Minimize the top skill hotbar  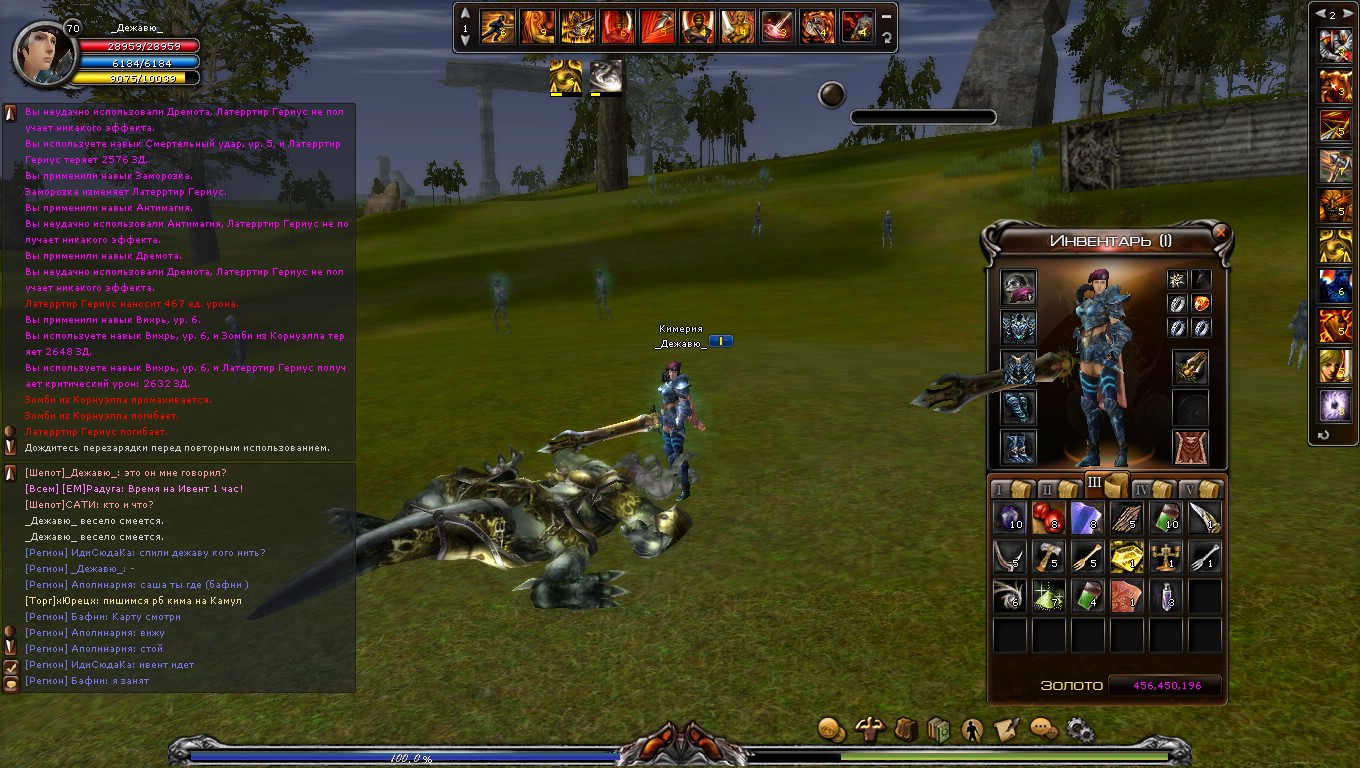pyautogui.click(x=886, y=16)
